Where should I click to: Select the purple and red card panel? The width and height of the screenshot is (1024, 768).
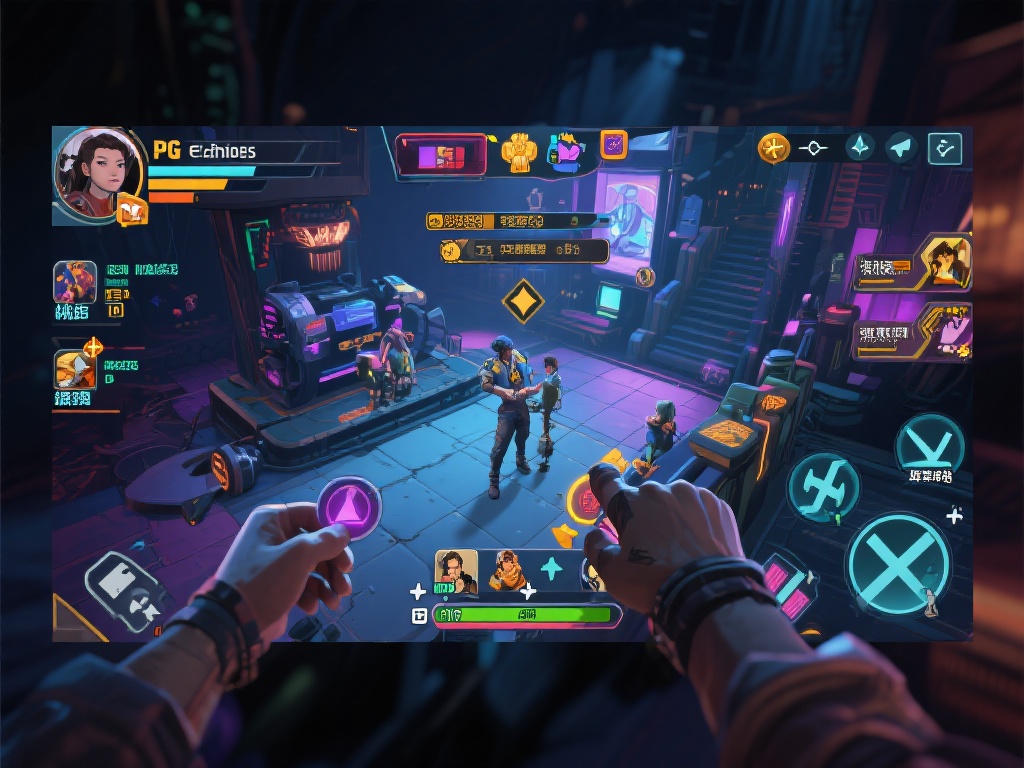(x=441, y=155)
